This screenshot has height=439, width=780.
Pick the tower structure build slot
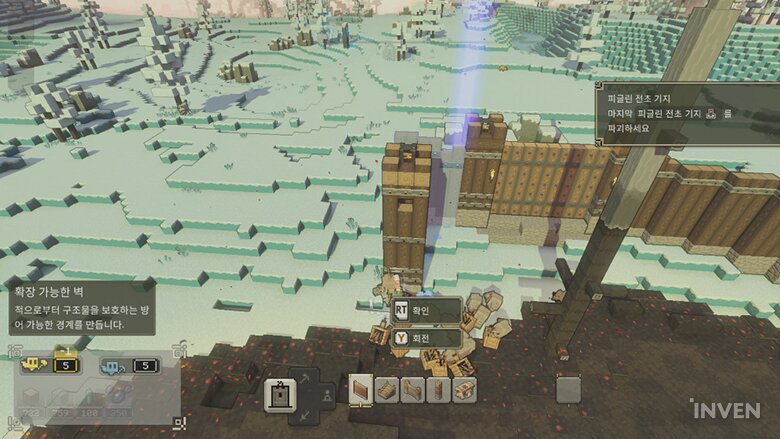tap(437, 390)
